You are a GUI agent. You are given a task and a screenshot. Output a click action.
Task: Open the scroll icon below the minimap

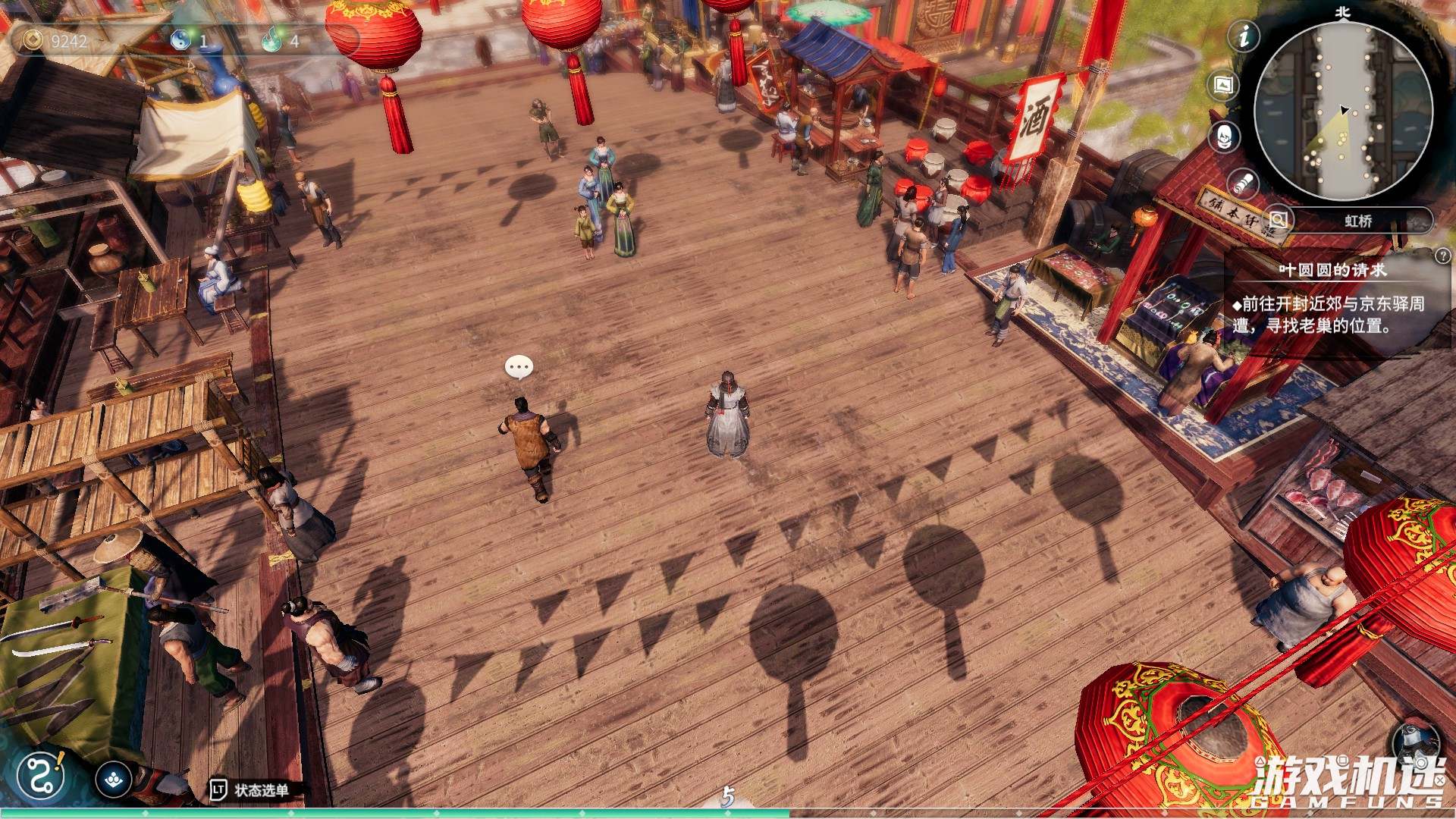[1243, 183]
